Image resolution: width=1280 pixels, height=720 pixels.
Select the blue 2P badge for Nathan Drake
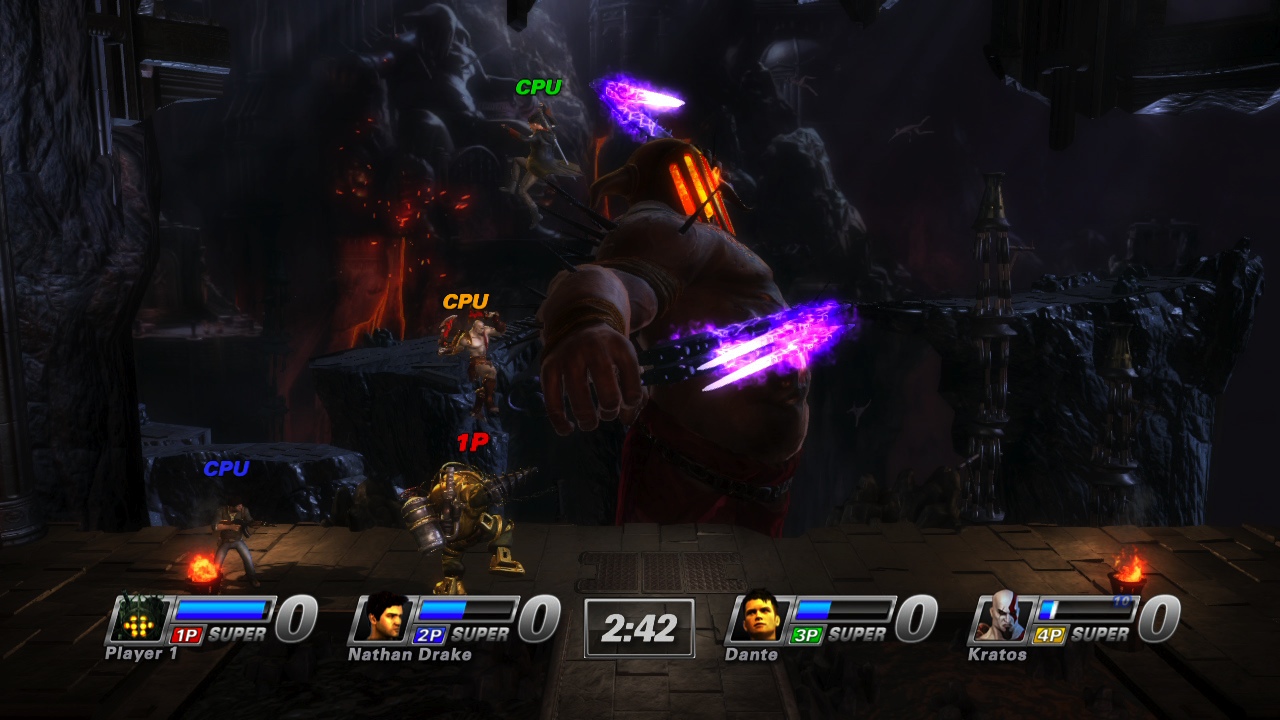pyautogui.click(x=431, y=635)
